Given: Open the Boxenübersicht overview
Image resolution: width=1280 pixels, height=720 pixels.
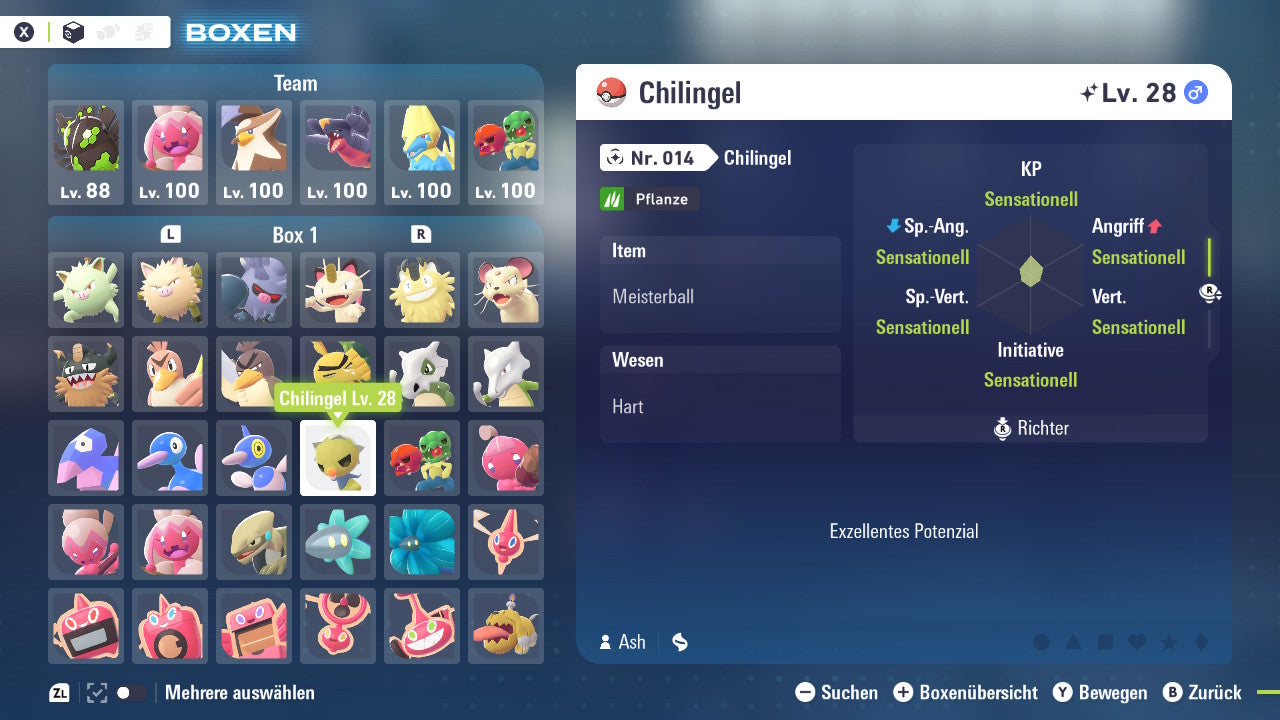Looking at the screenshot, I should coord(965,692).
